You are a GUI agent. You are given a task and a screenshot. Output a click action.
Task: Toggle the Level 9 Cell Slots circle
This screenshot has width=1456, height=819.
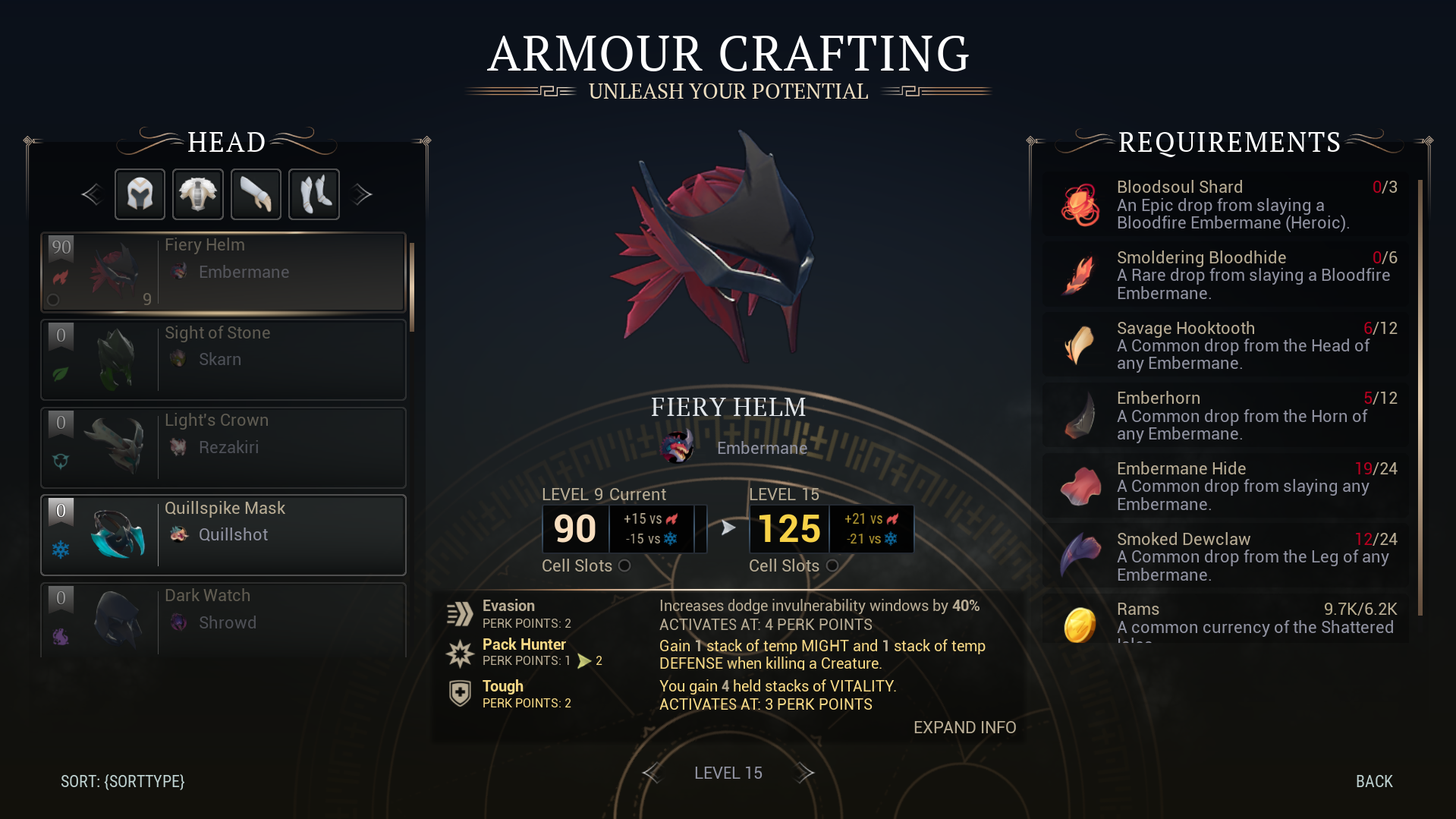(625, 565)
